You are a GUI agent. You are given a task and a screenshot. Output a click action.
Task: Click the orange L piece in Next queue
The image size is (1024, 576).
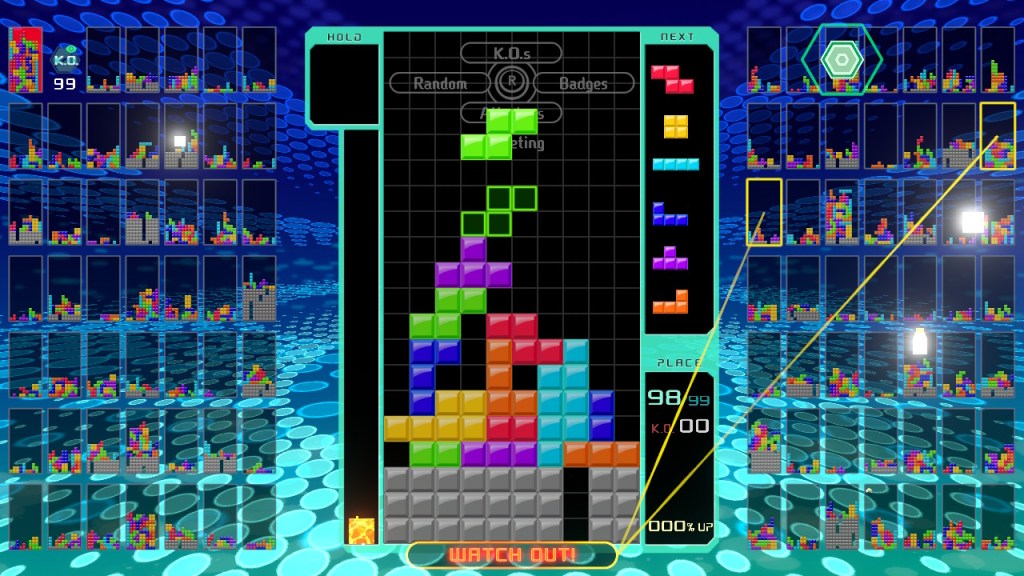pos(671,302)
